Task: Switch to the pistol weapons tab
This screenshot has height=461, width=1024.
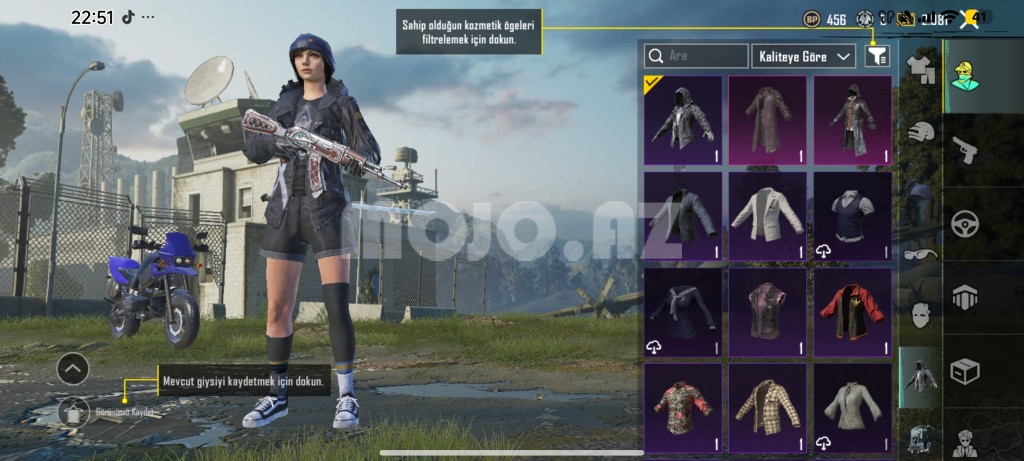Action: [x=965, y=150]
